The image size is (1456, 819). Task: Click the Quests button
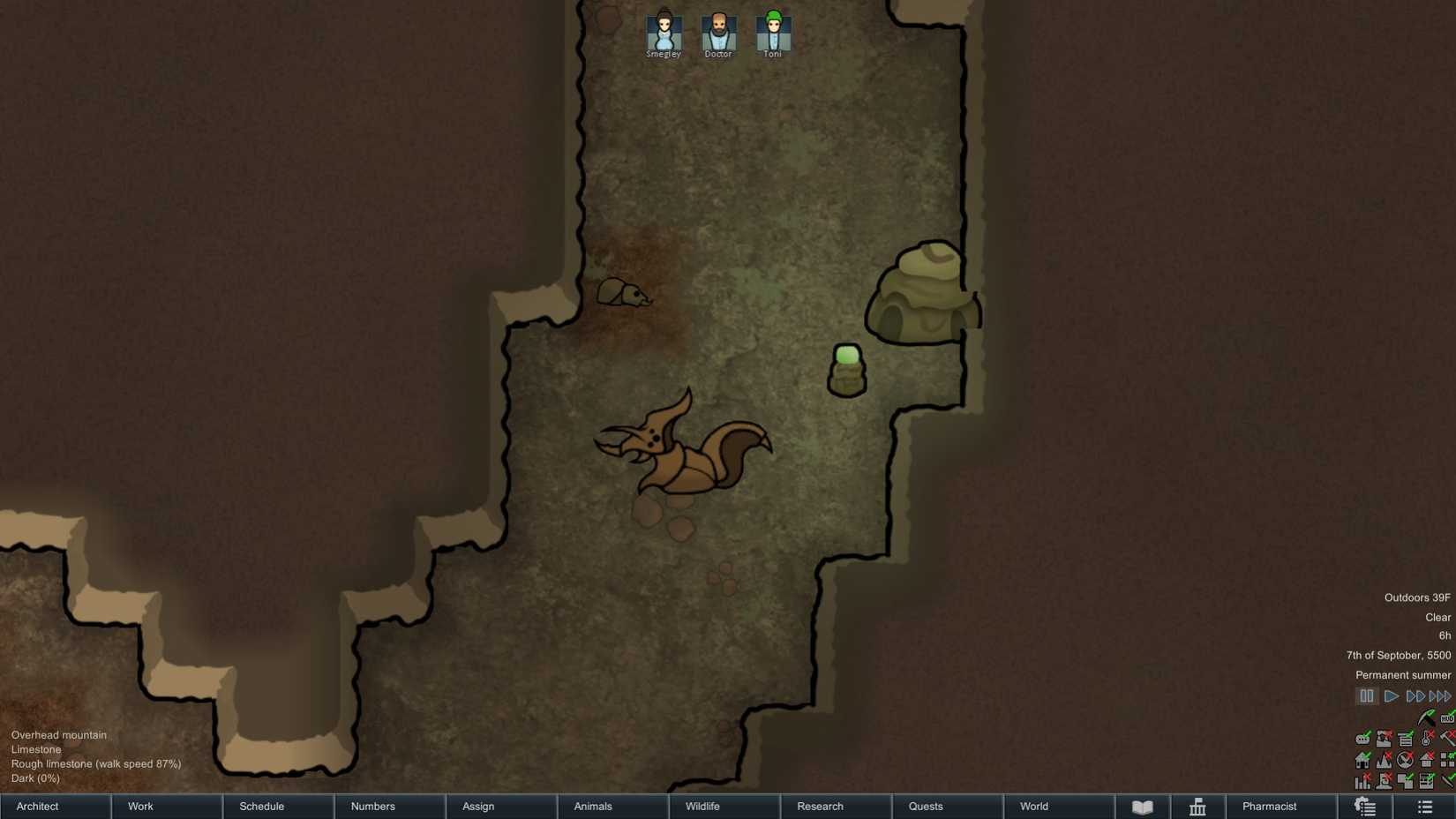[x=925, y=806]
